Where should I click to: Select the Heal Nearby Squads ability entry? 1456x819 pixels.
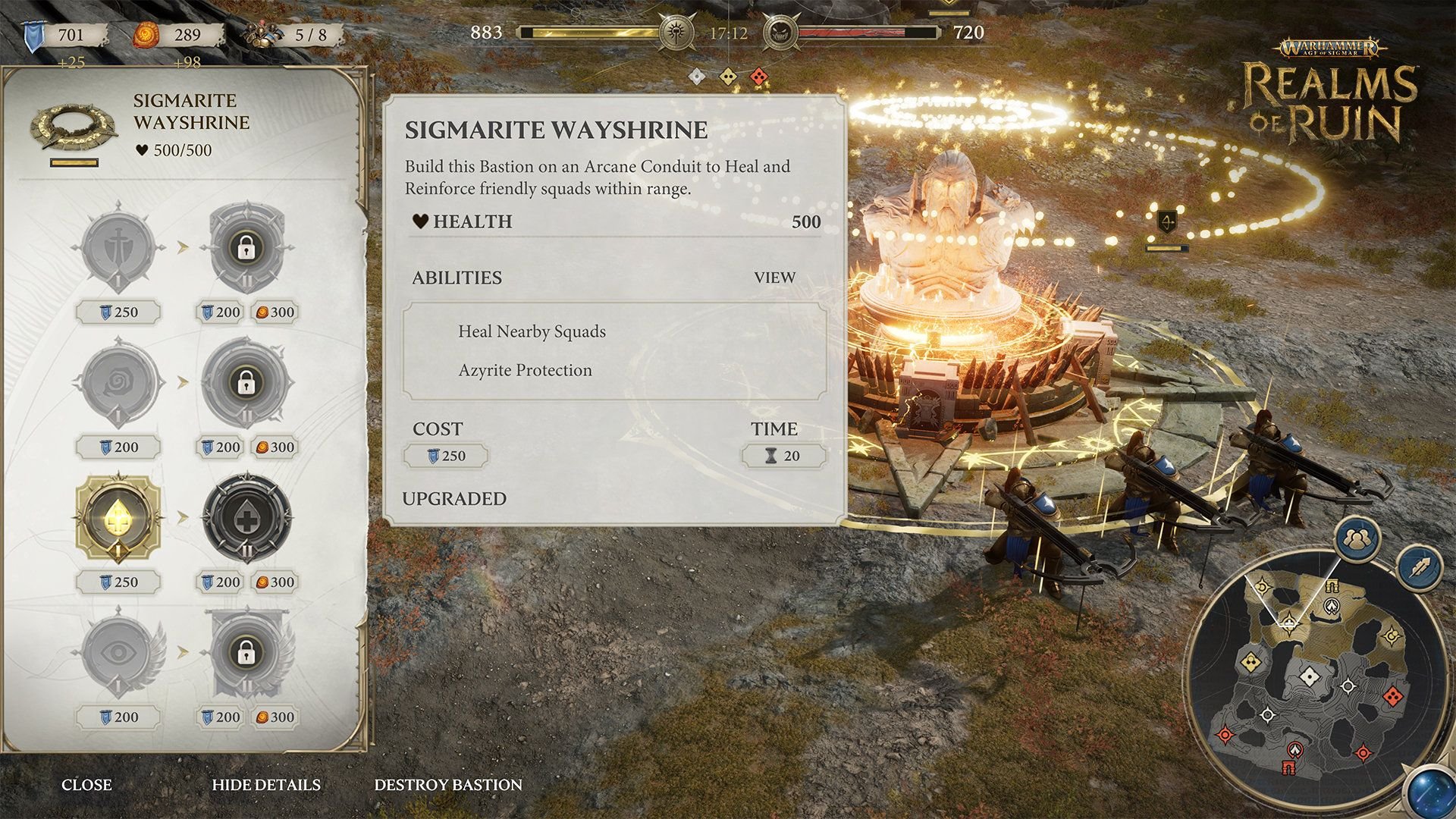point(532,331)
